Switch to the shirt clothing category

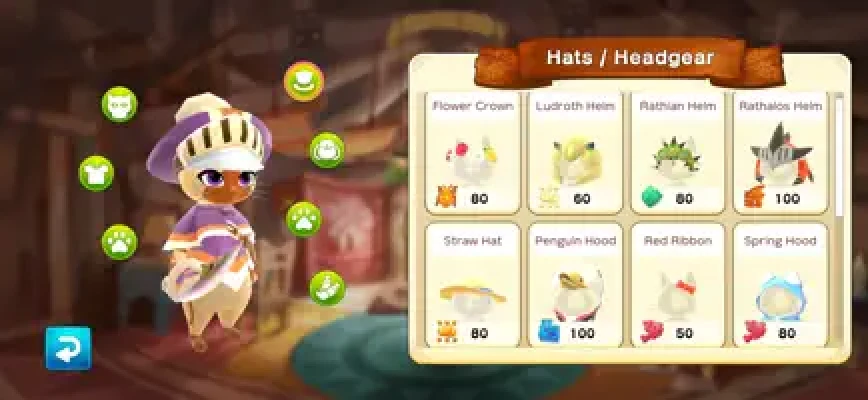point(96,173)
